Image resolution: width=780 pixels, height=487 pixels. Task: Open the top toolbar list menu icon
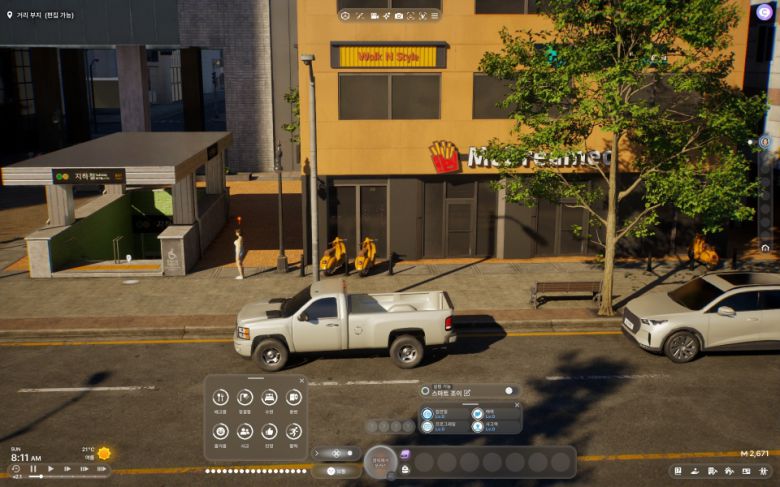point(437,16)
